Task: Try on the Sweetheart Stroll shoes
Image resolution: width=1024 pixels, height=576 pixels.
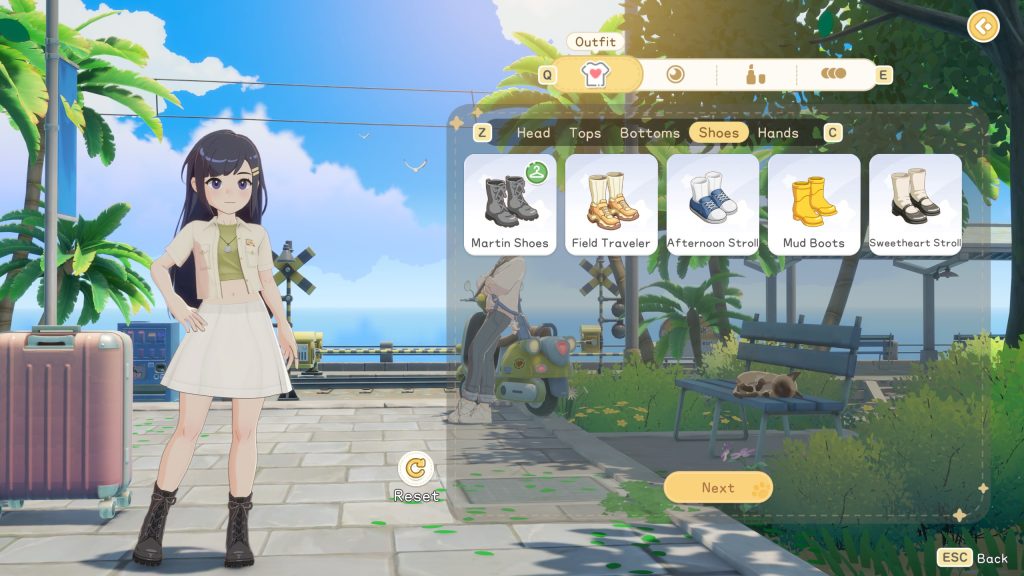Action: 915,204
